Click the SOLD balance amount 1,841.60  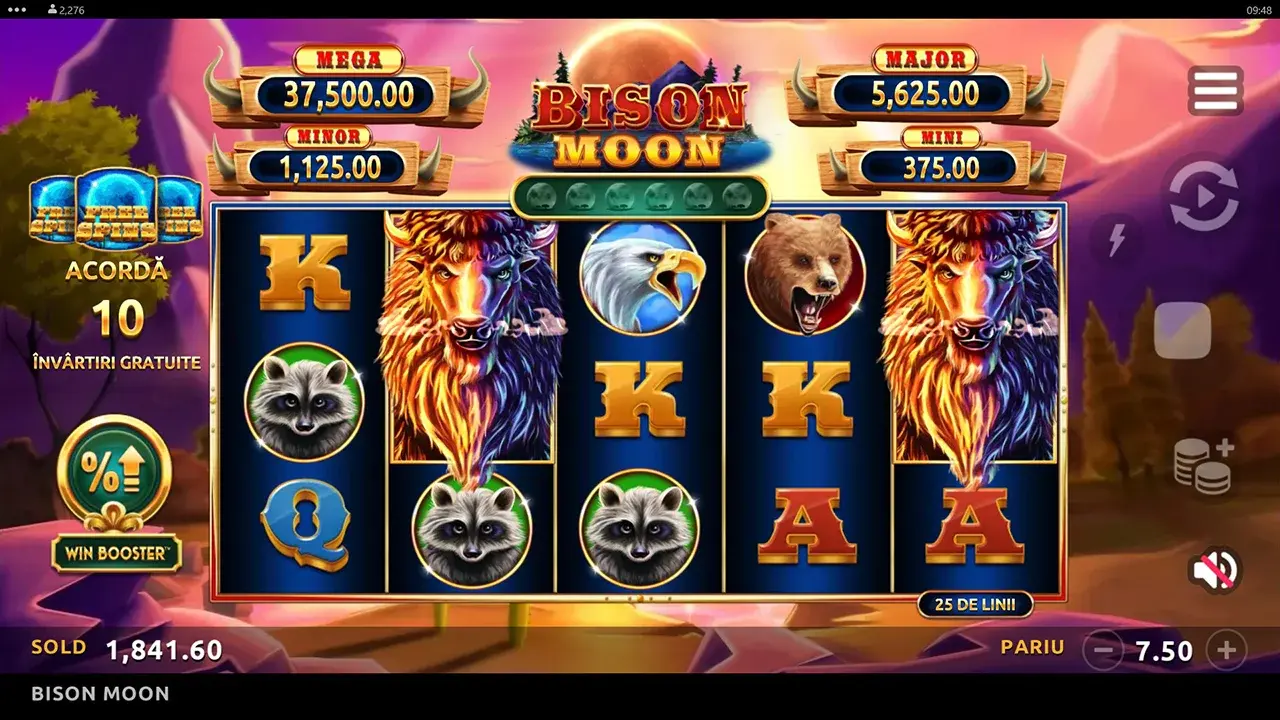click(163, 647)
